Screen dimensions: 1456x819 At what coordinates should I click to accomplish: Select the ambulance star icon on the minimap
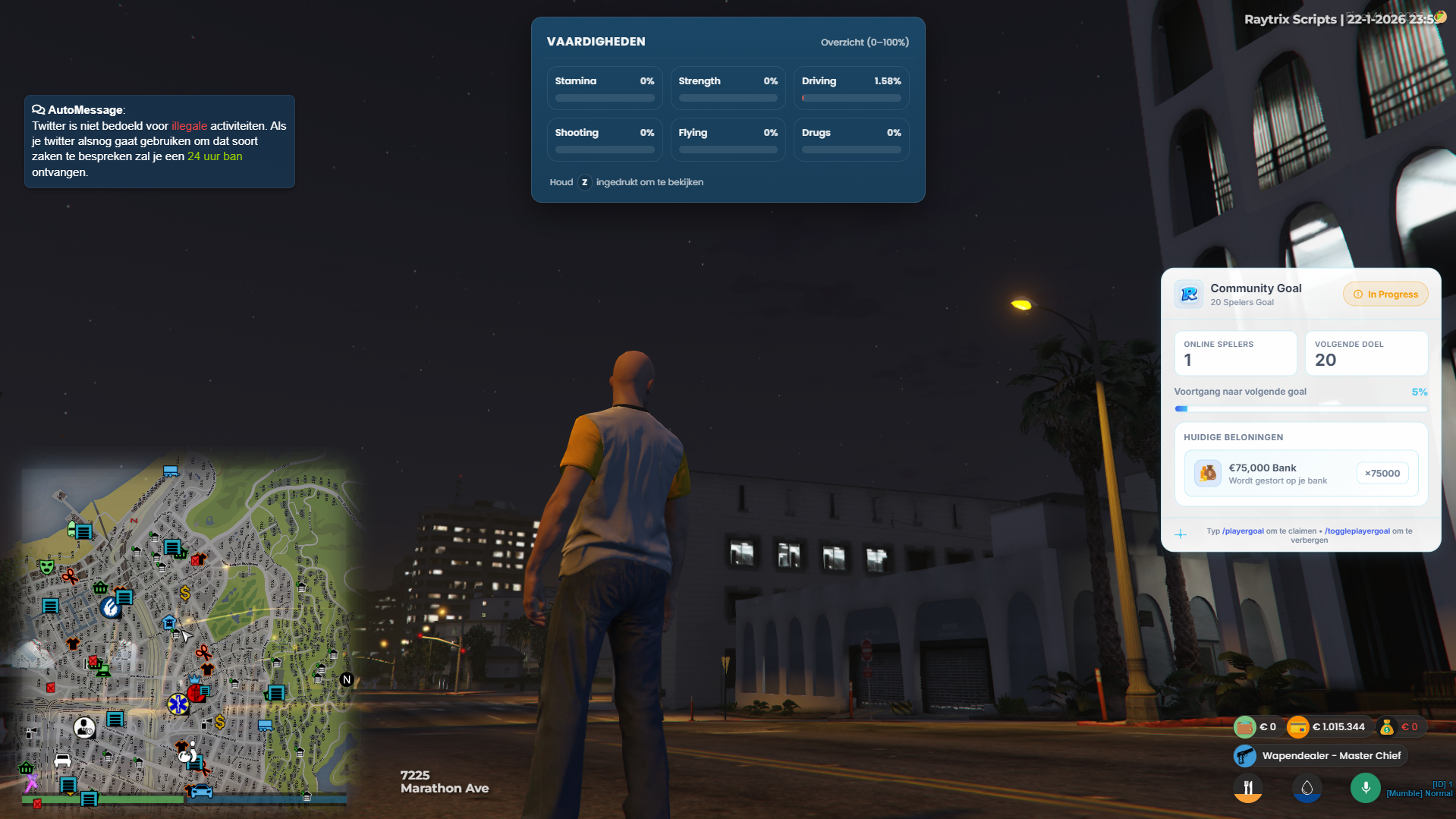coord(178,705)
